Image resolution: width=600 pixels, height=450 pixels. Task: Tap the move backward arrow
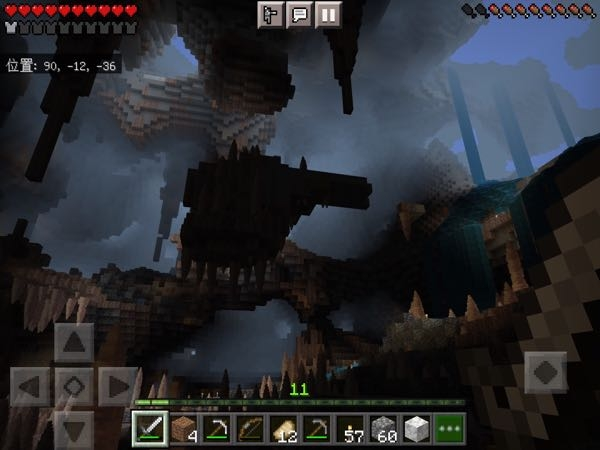tap(74, 428)
